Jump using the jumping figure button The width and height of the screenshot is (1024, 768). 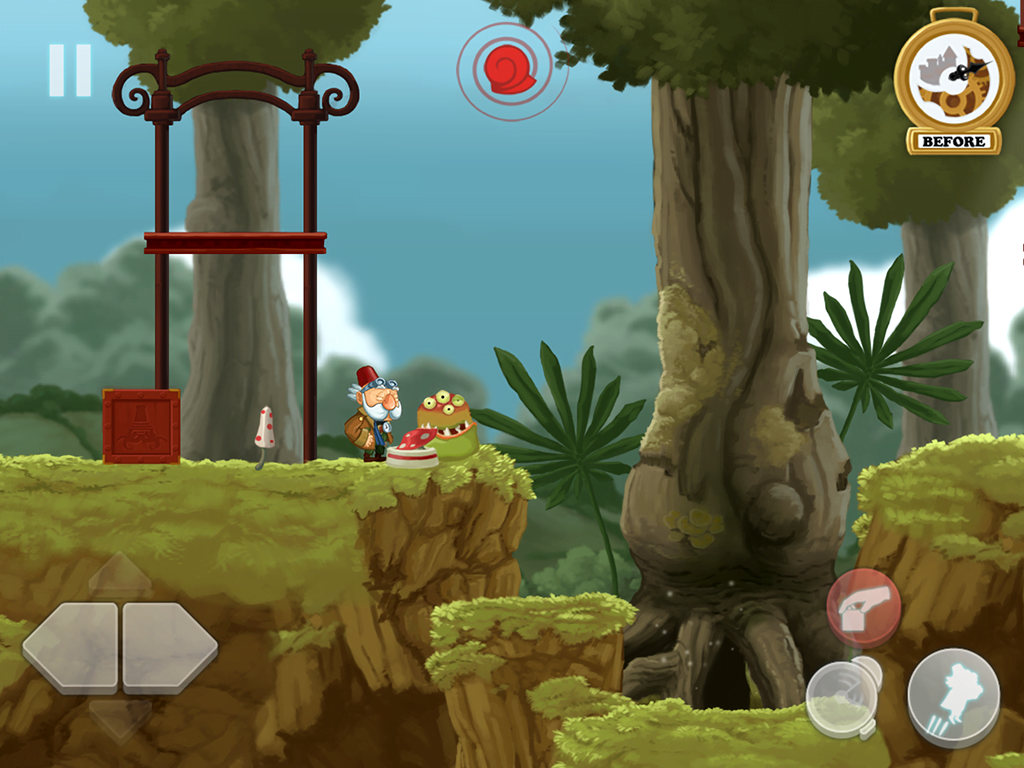(952, 697)
